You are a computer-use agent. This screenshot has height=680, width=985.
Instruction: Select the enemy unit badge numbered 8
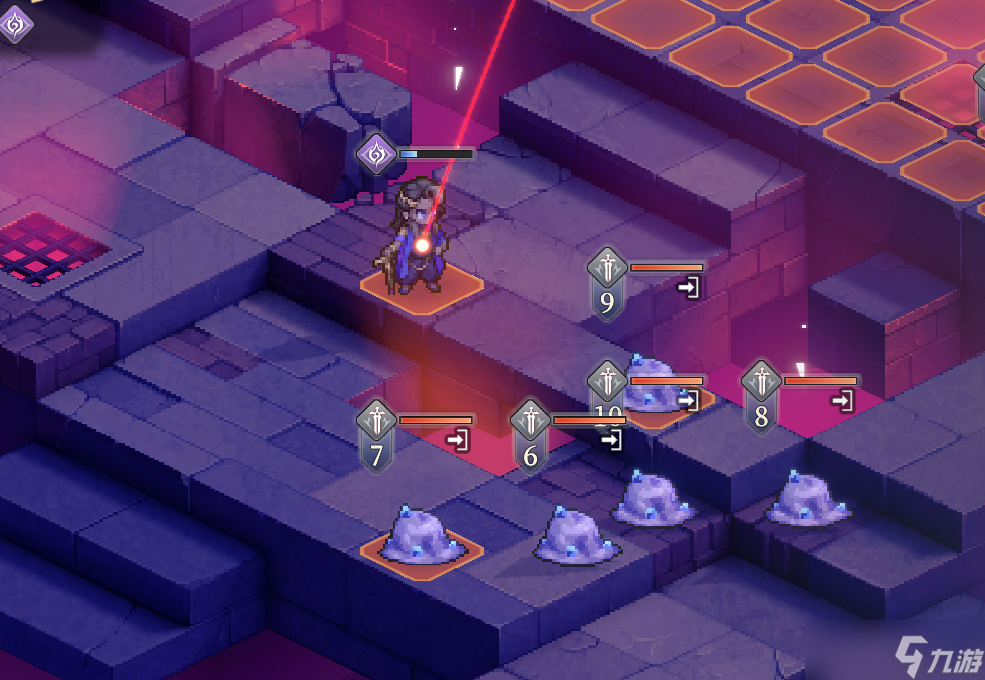click(761, 396)
